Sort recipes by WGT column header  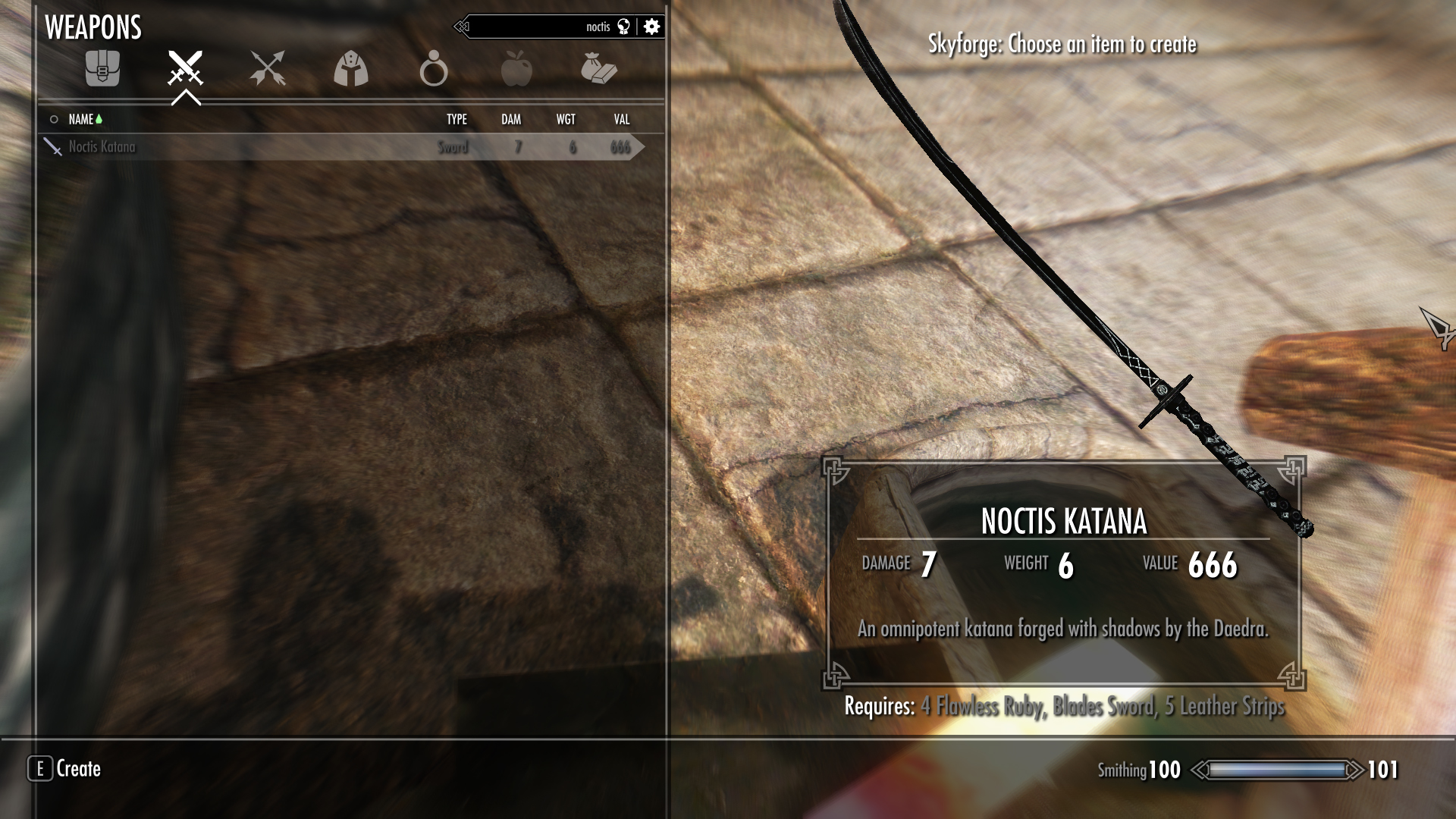coord(566,119)
